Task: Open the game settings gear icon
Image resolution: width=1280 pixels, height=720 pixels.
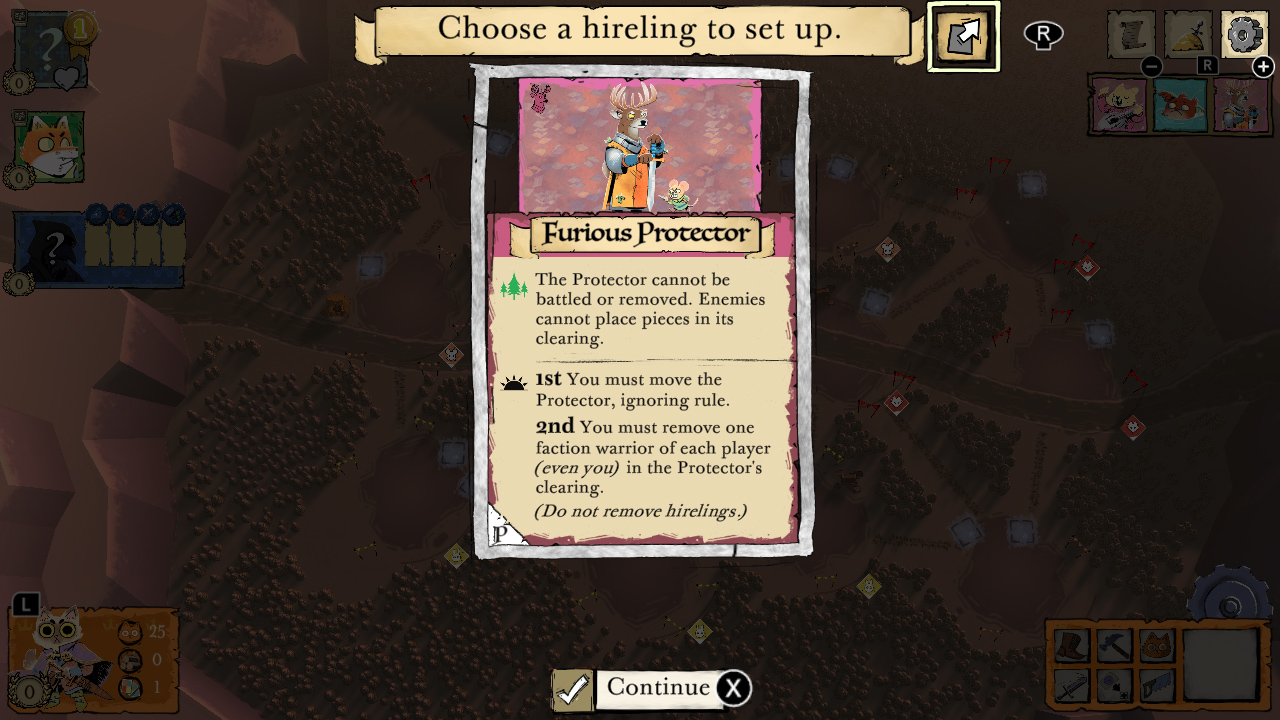Action: tap(1244, 34)
